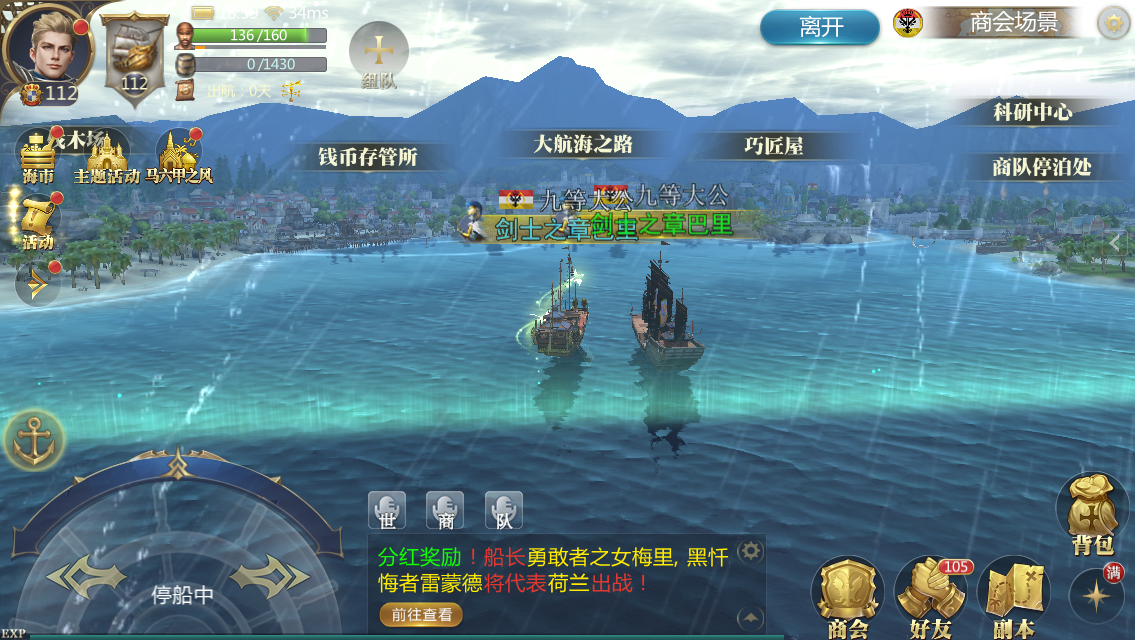Screen dimensions: 1135x640
Task: Open the 商会 guild menu
Action: point(847,598)
